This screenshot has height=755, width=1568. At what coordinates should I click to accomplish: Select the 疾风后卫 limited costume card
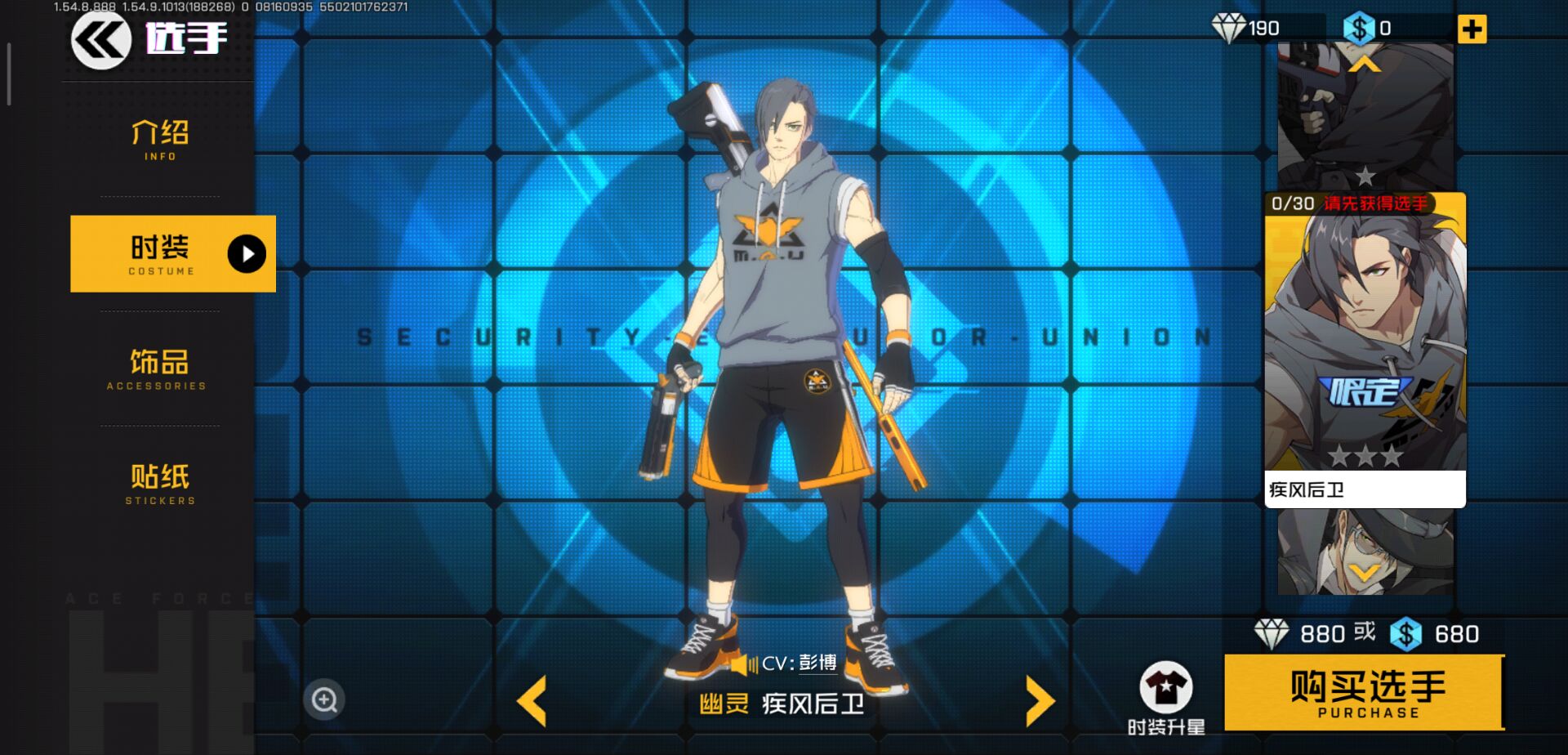coord(1365,349)
